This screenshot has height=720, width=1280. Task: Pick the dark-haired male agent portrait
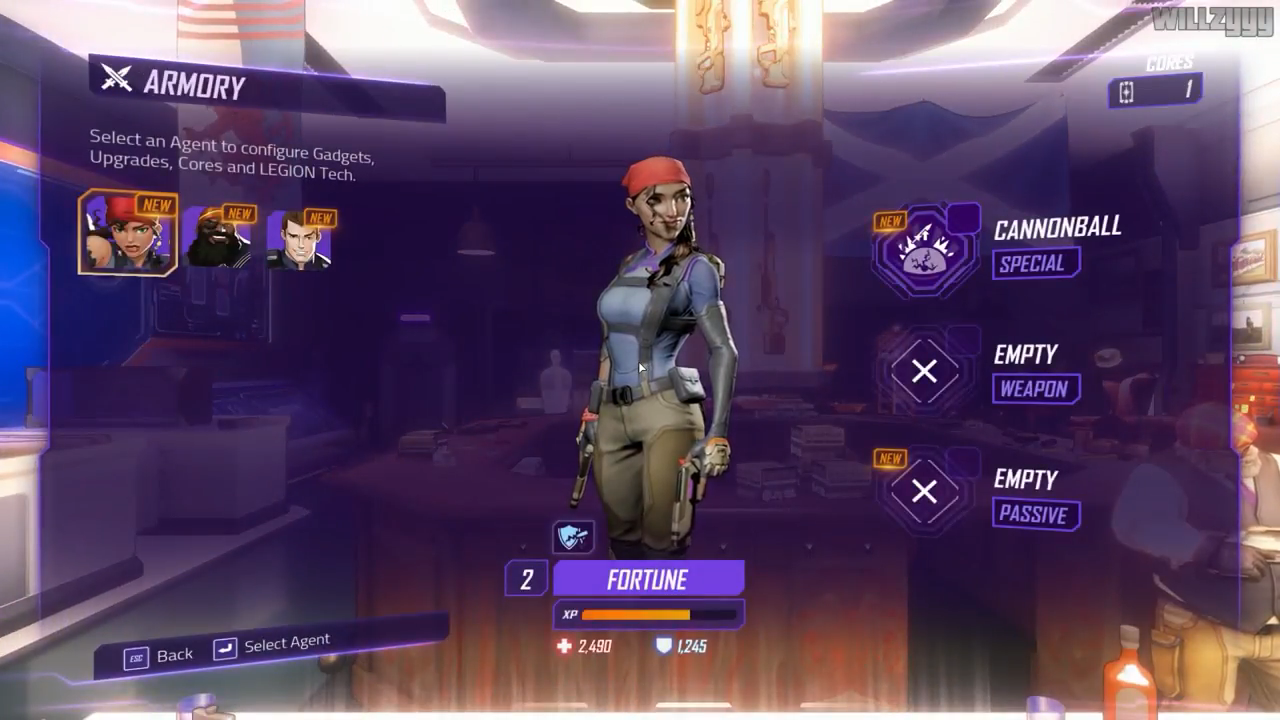pyautogui.click(x=299, y=240)
